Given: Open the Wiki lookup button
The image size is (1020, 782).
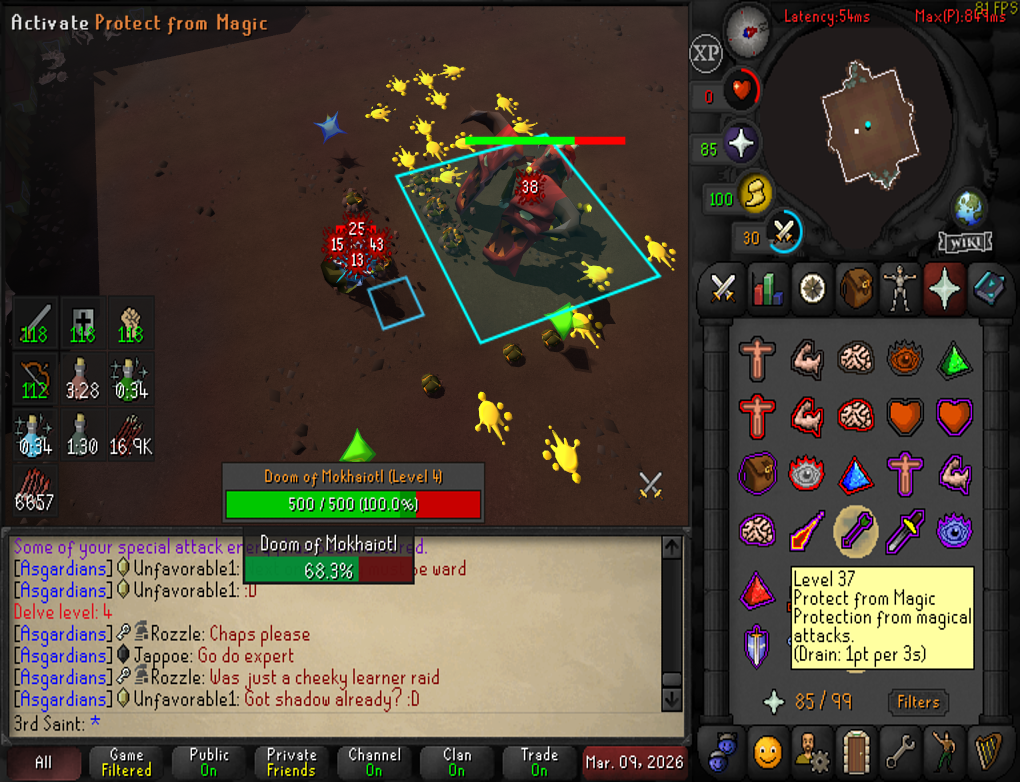Looking at the screenshot, I should [966, 242].
